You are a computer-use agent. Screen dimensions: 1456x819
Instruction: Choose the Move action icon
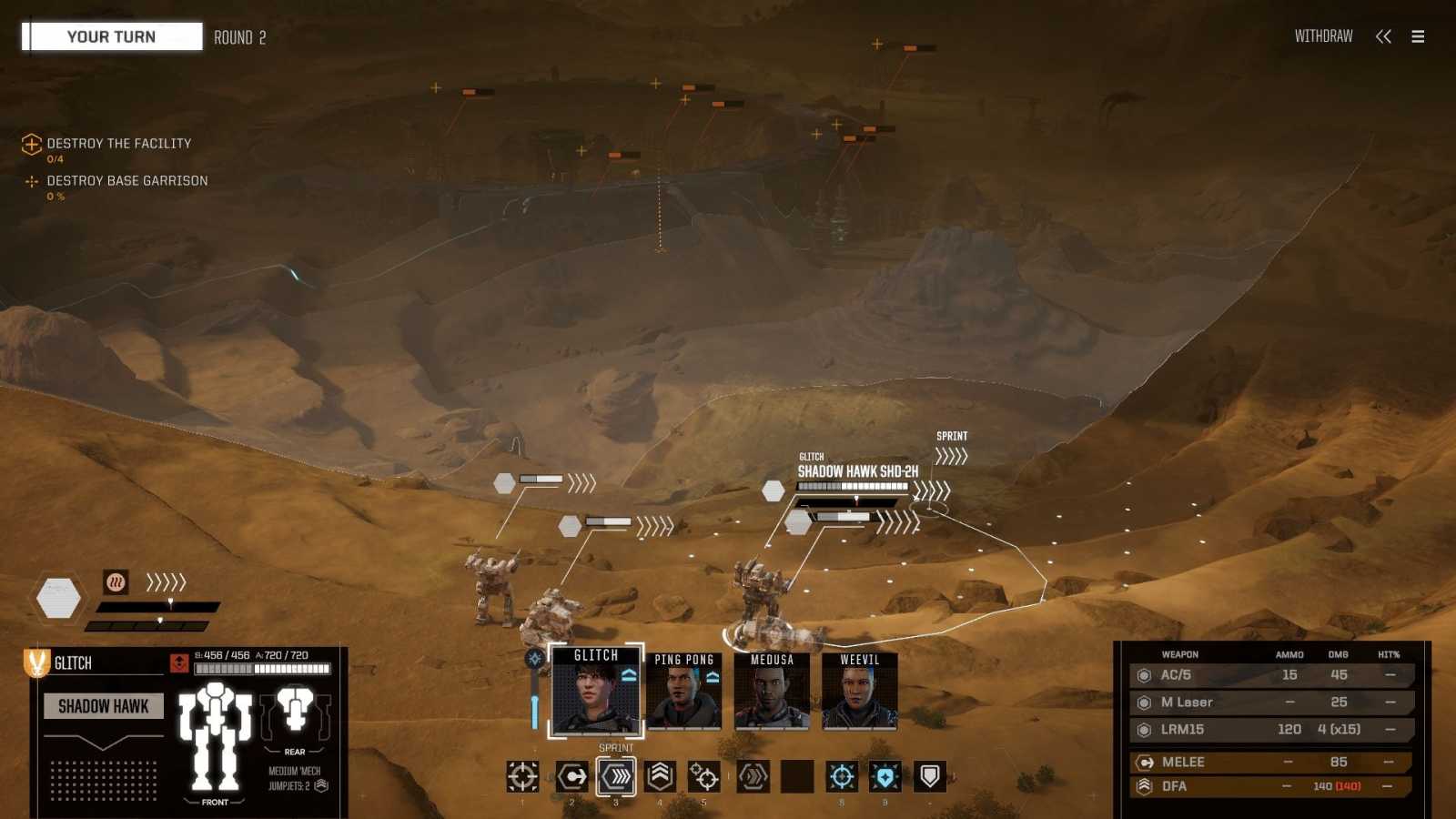pos(571,776)
